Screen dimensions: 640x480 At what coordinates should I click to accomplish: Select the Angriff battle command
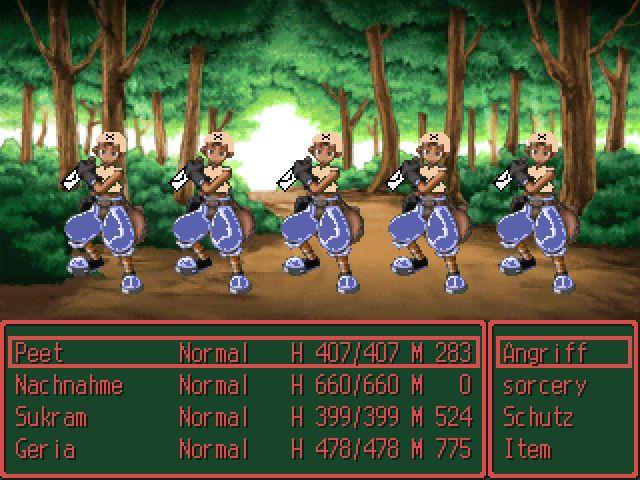pyautogui.click(x=546, y=353)
